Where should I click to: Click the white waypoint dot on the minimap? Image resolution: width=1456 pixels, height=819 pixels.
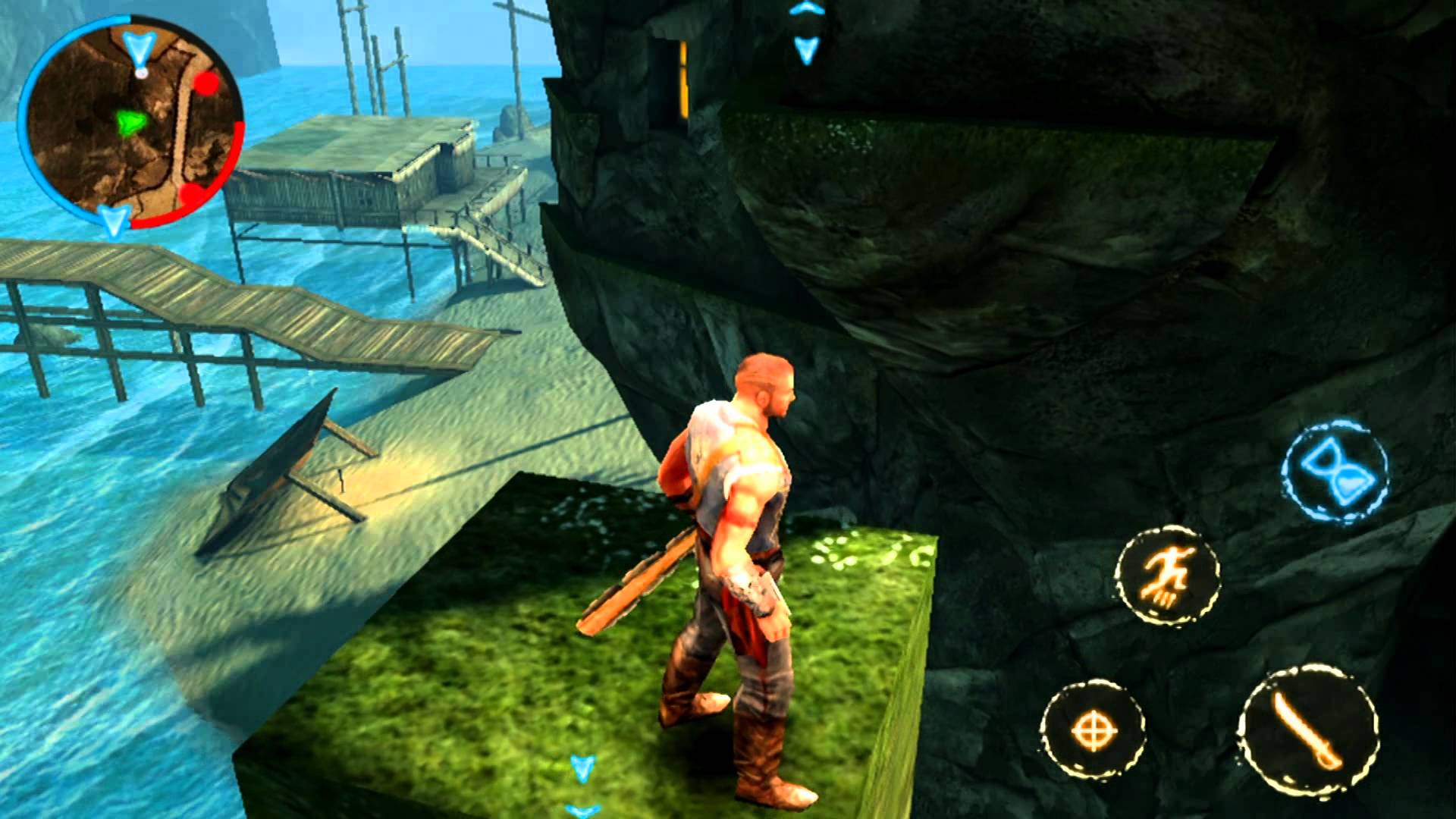pos(140,74)
